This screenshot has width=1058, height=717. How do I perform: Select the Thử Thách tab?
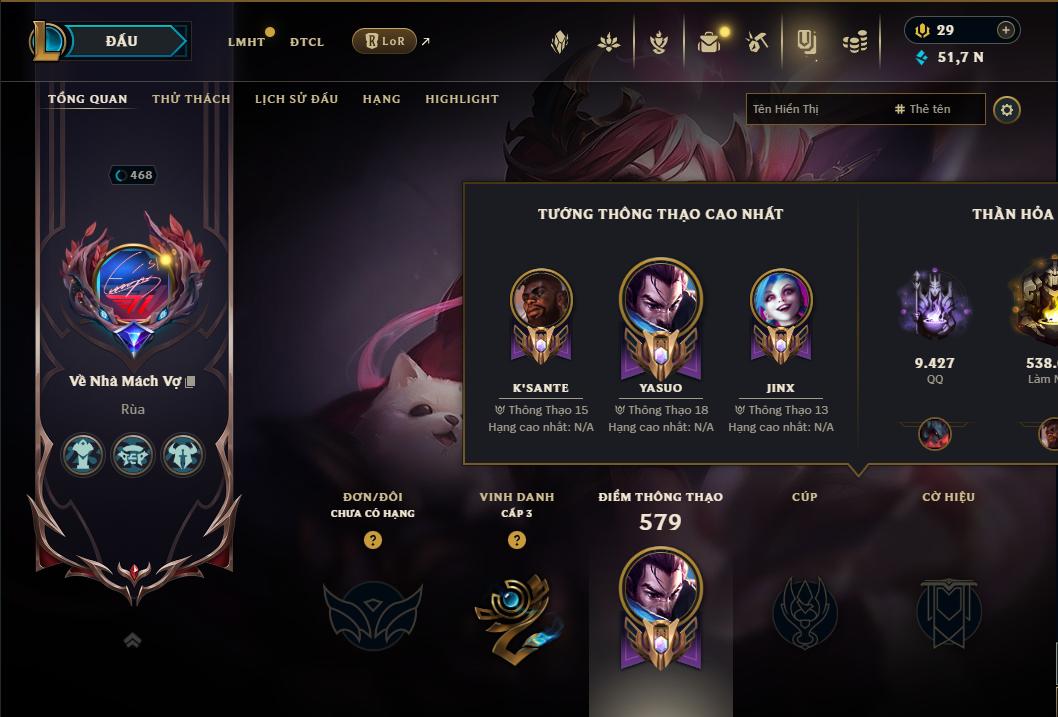191,99
